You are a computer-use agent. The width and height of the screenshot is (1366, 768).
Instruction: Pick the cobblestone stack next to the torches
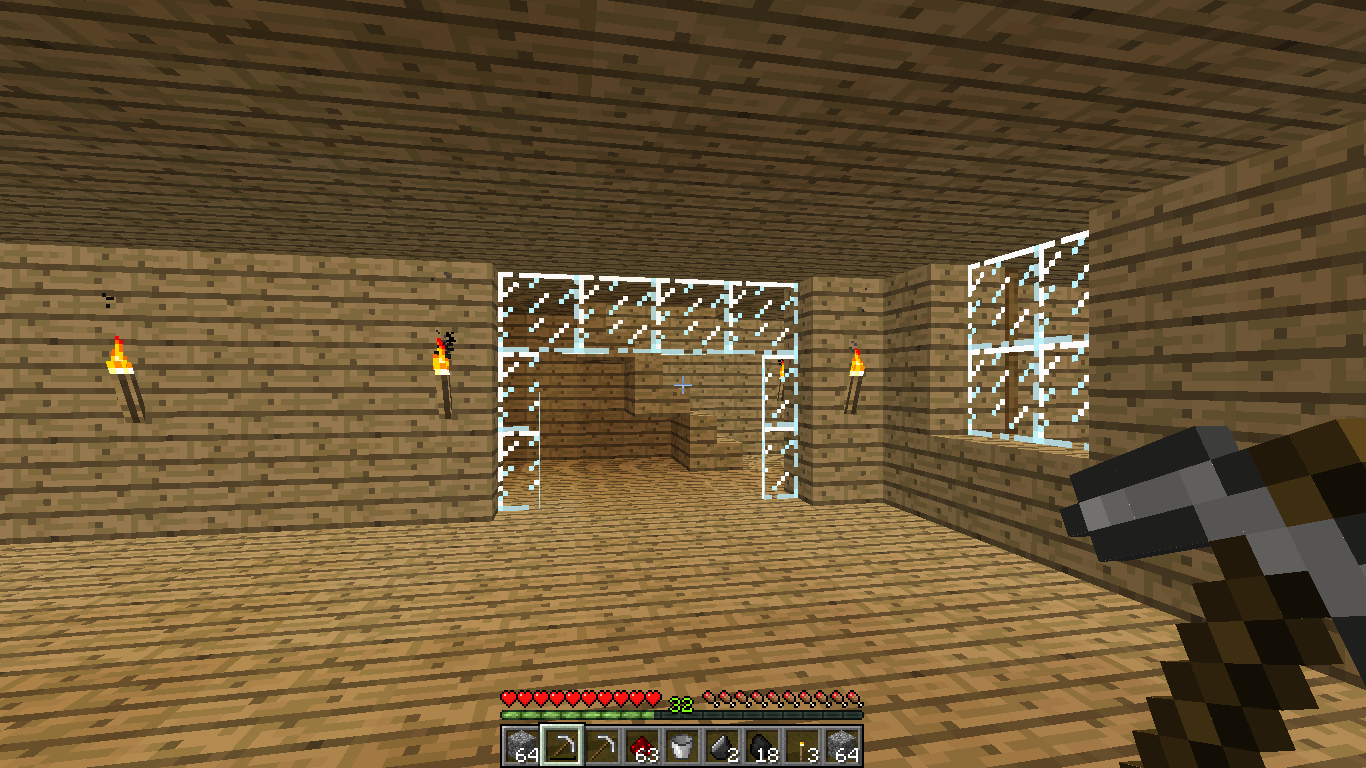pos(842,746)
